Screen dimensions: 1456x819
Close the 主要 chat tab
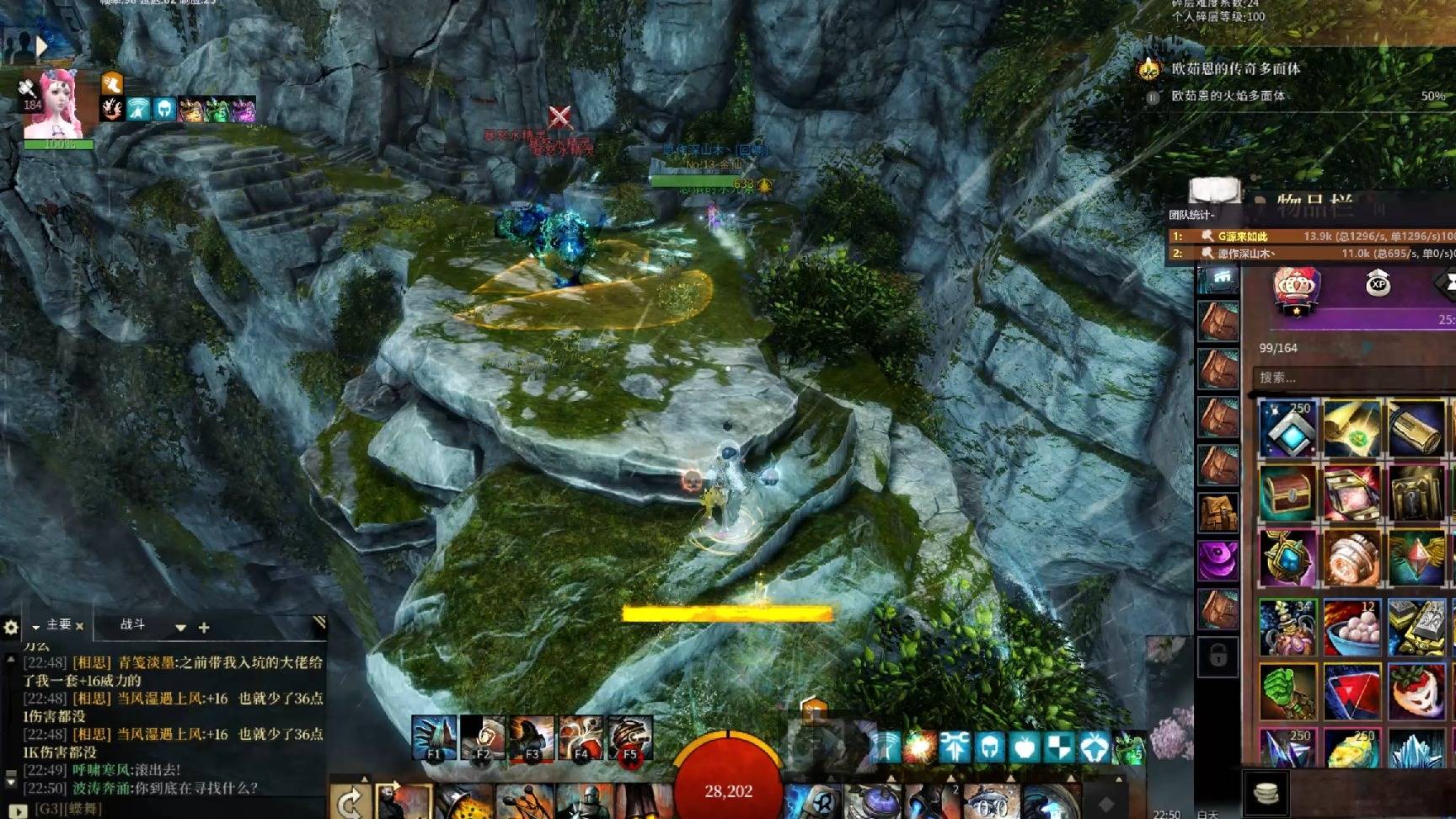pyautogui.click(x=79, y=626)
